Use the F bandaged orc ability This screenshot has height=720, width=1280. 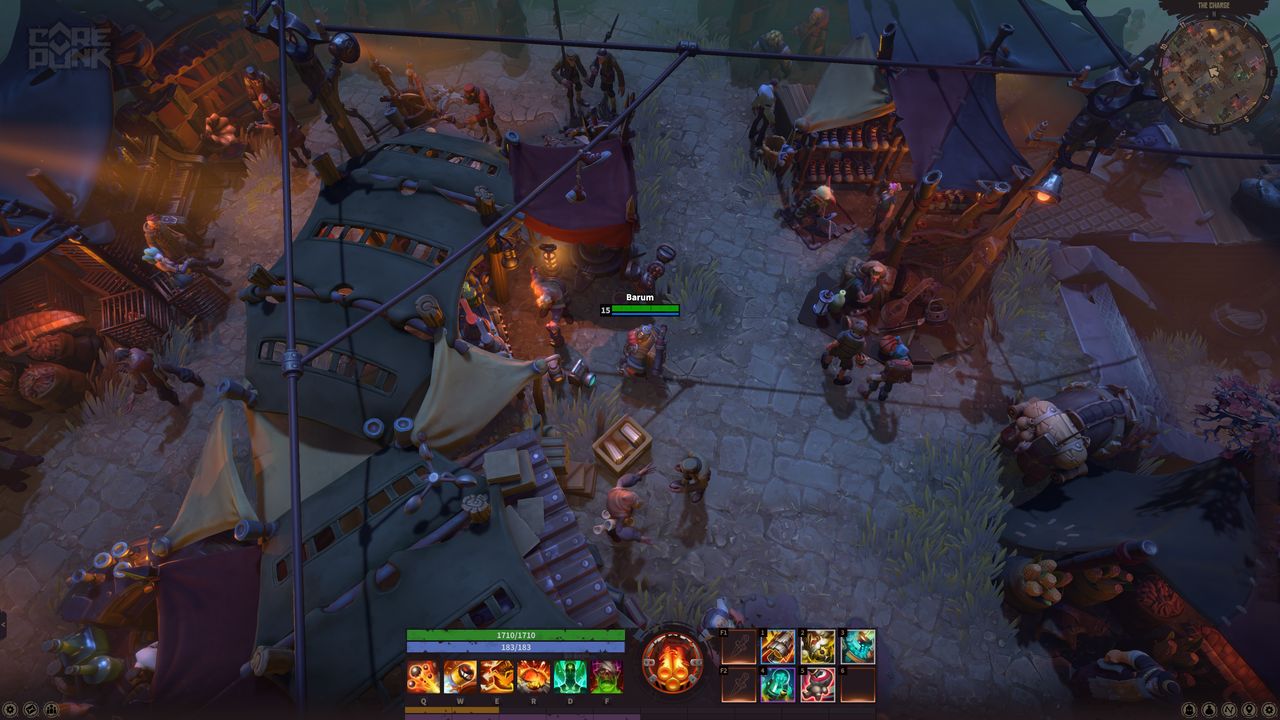click(x=606, y=677)
